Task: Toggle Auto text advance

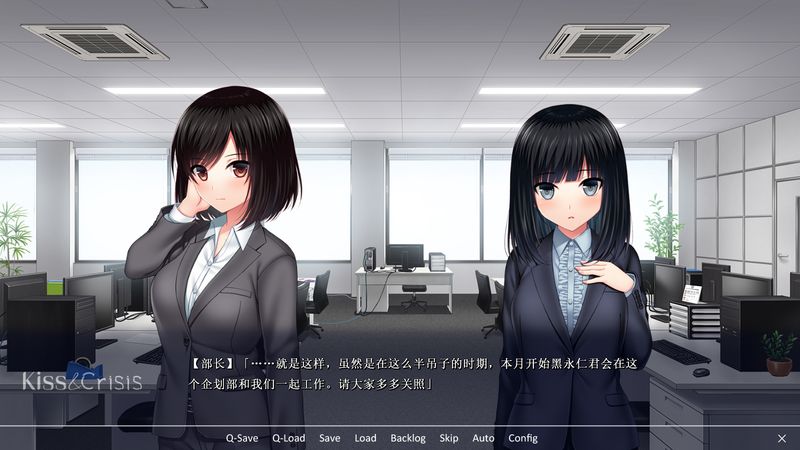Action: [483, 438]
